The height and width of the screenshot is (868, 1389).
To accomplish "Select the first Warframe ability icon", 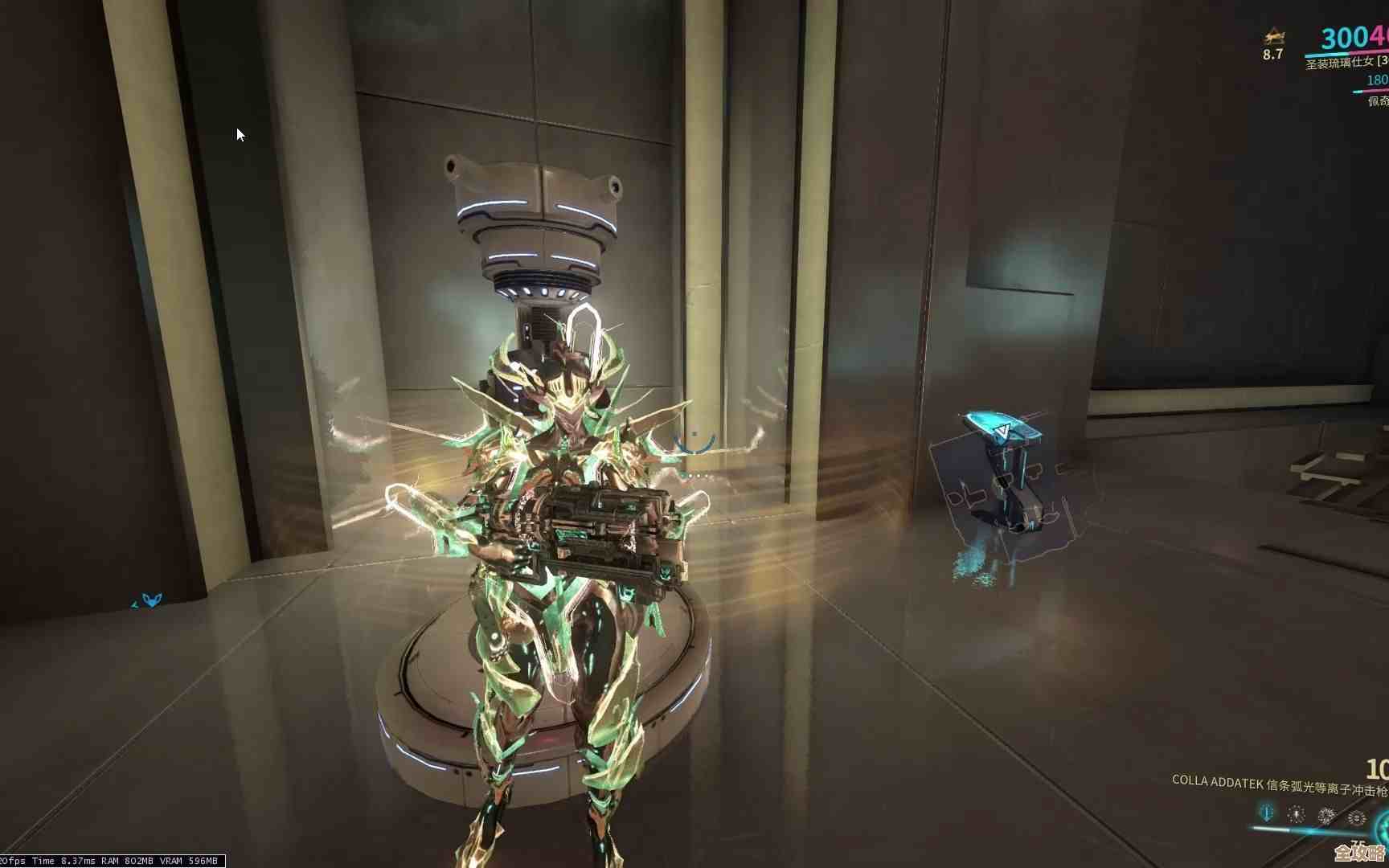I will pos(1266,813).
